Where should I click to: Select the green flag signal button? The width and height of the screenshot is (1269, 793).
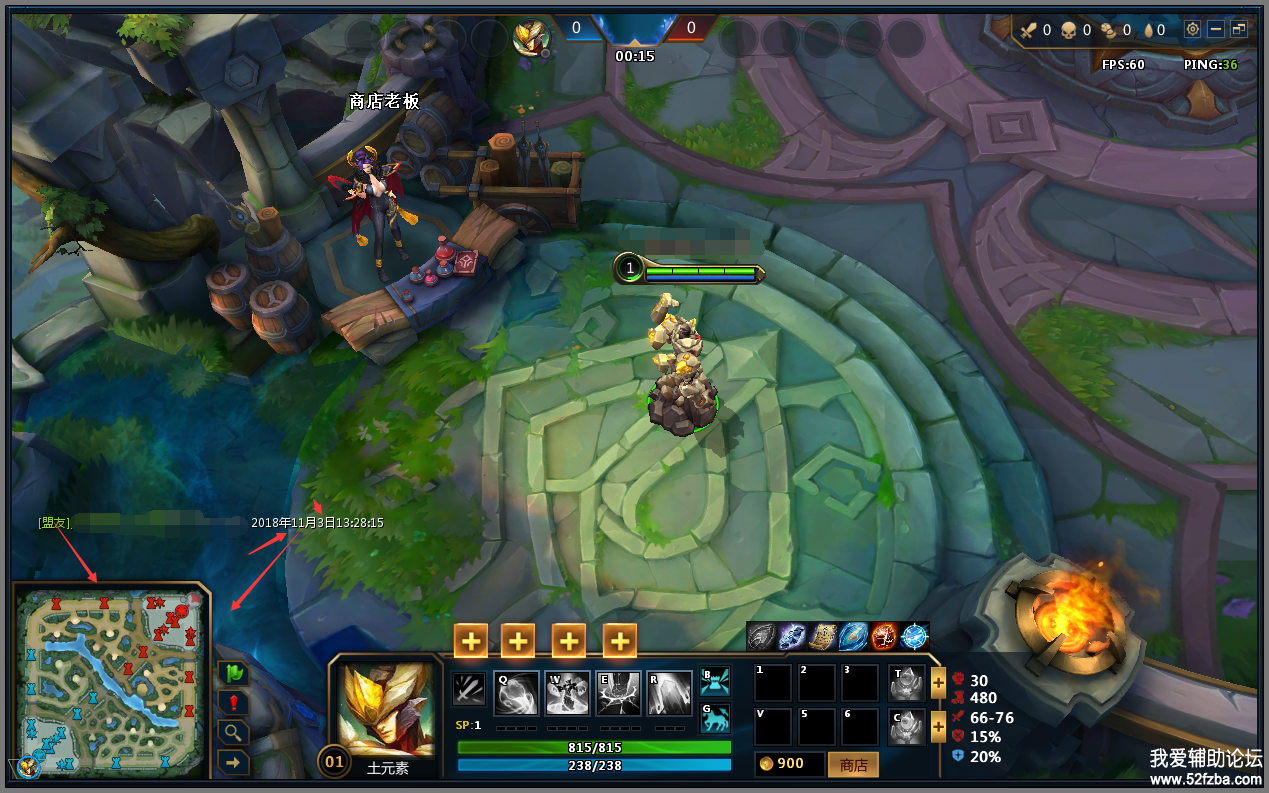click(x=233, y=673)
